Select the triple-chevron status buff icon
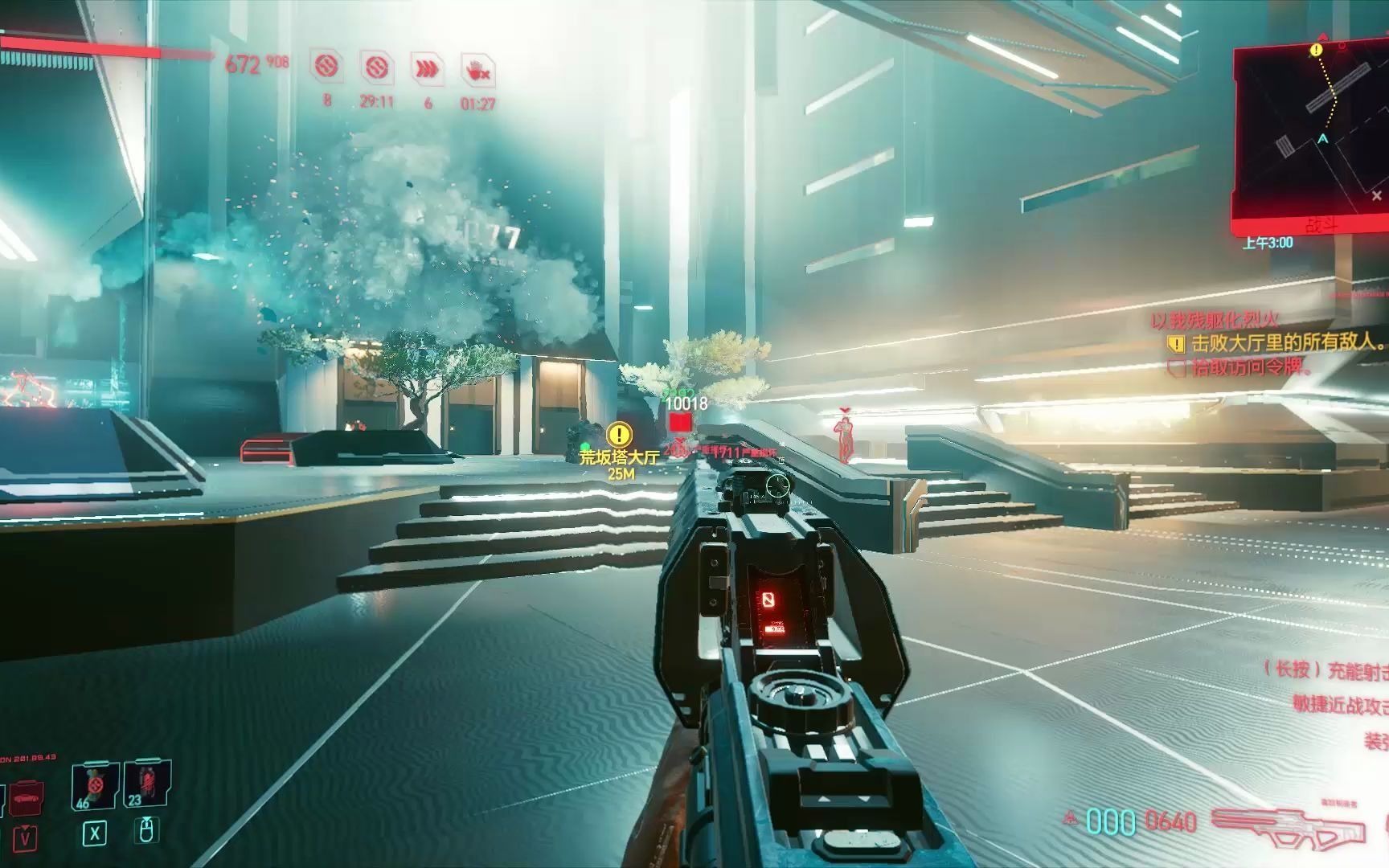Screen dimensions: 1389x868 point(428,70)
